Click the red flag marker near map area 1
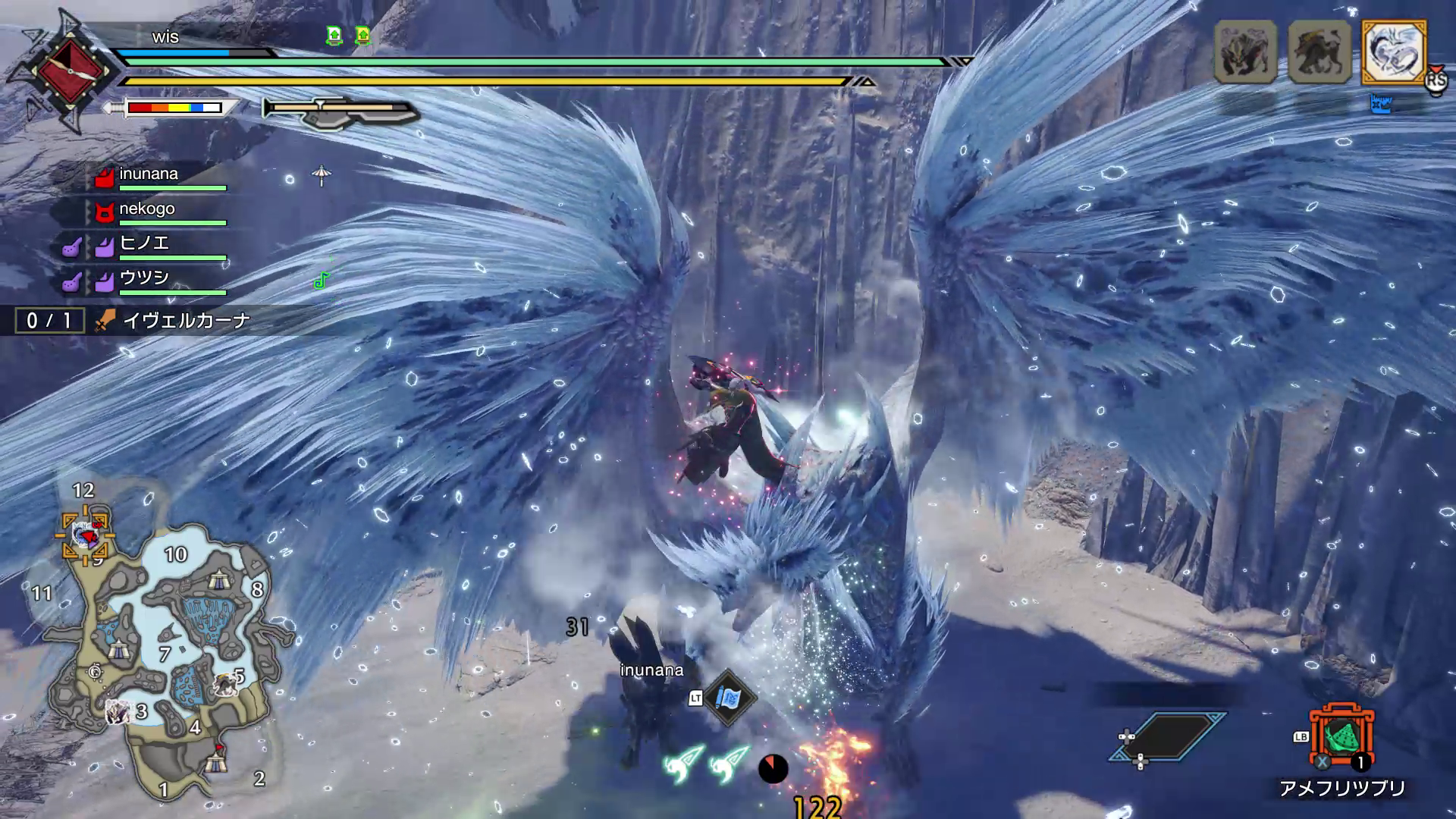 220,747
